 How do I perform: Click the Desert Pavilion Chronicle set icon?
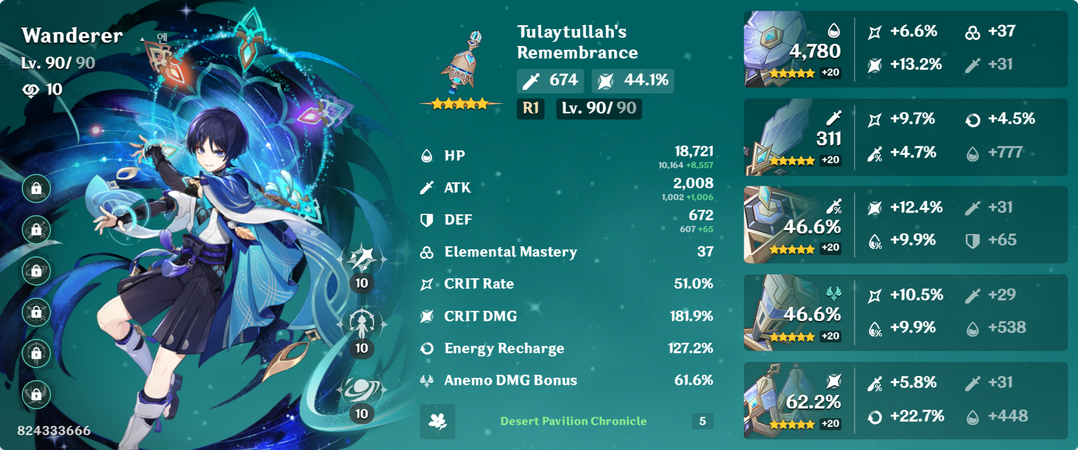[437, 421]
